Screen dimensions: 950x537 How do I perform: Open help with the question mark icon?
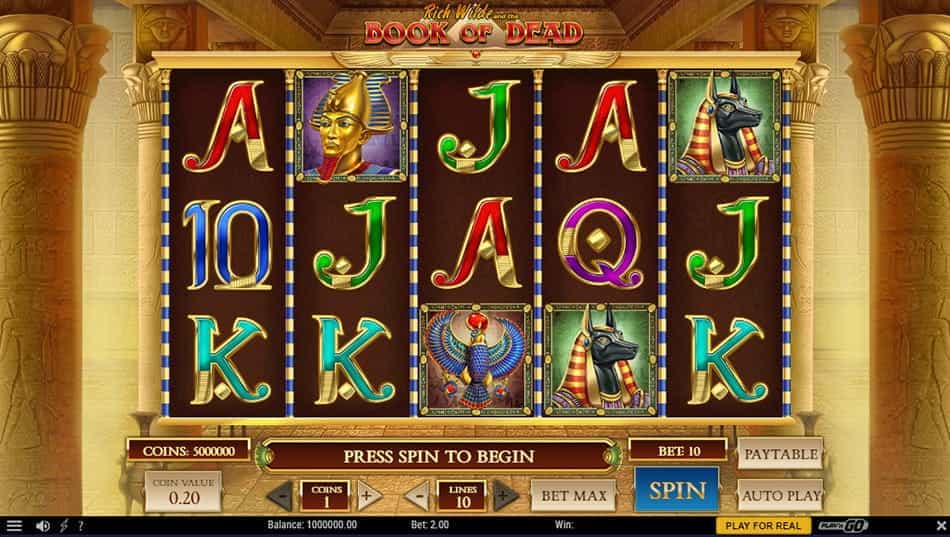click(80, 526)
